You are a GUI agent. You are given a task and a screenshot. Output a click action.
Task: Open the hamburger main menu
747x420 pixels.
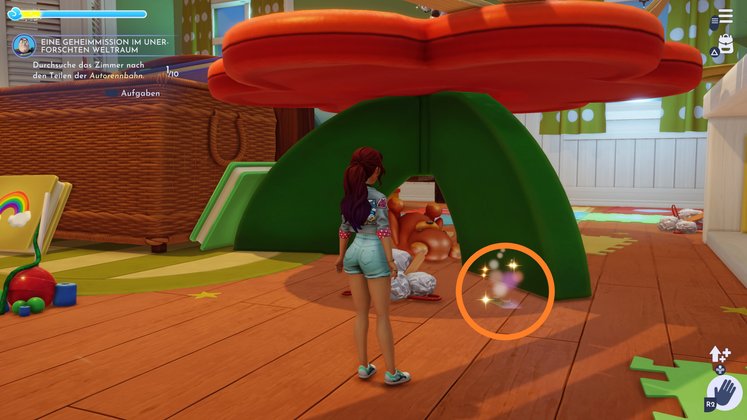tap(727, 18)
